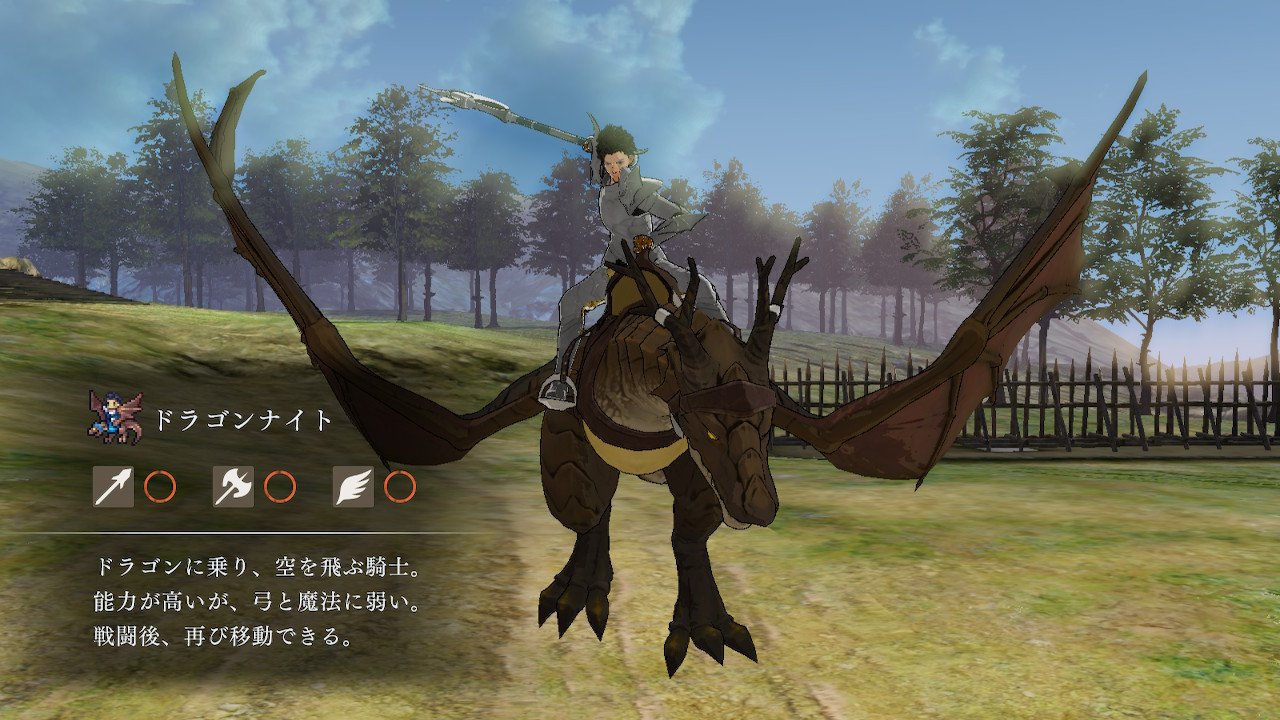
Task: Click the lance proficiency icon
Action: coord(113,487)
